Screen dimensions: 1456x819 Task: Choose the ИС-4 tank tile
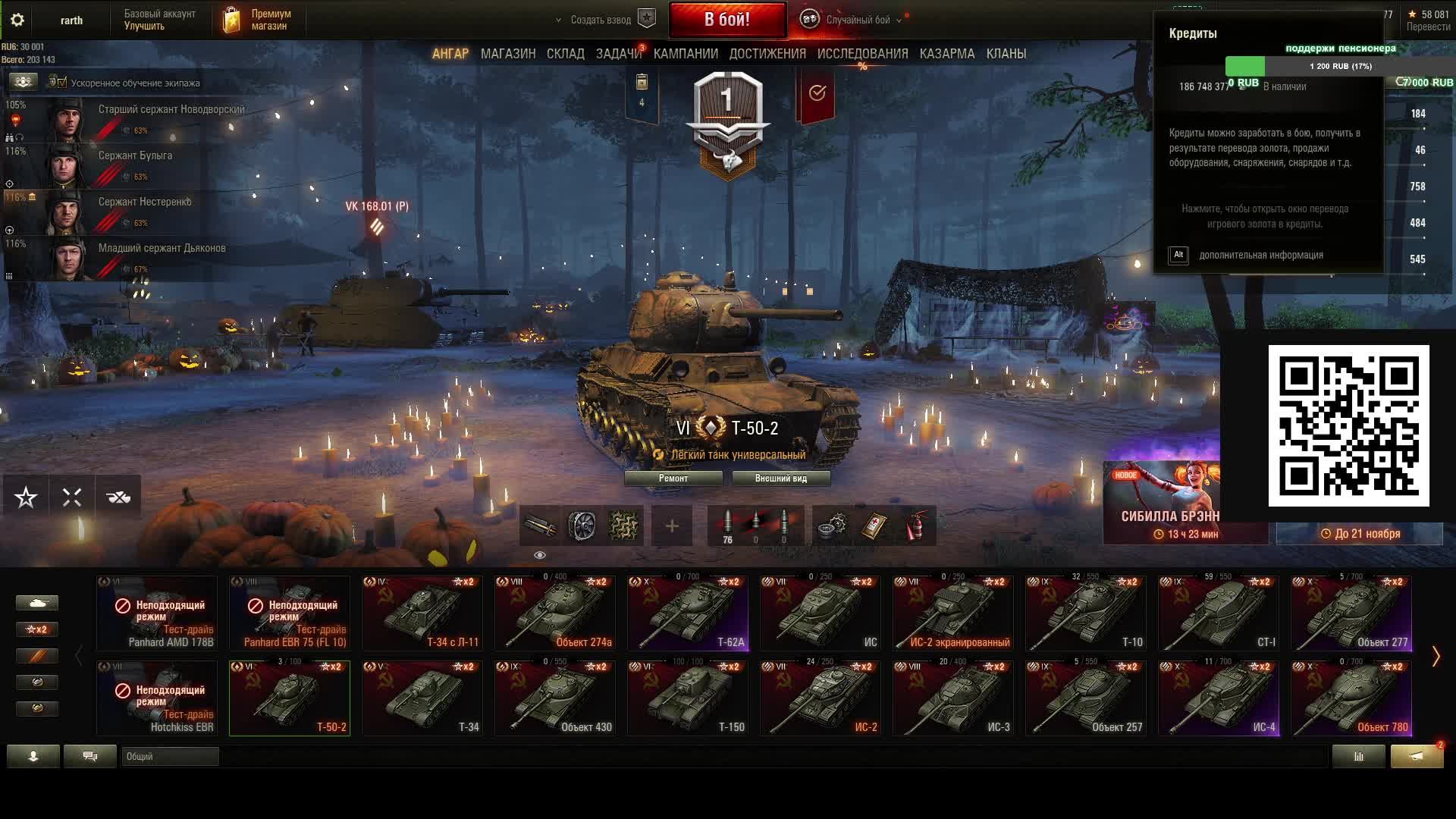(1219, 698)
